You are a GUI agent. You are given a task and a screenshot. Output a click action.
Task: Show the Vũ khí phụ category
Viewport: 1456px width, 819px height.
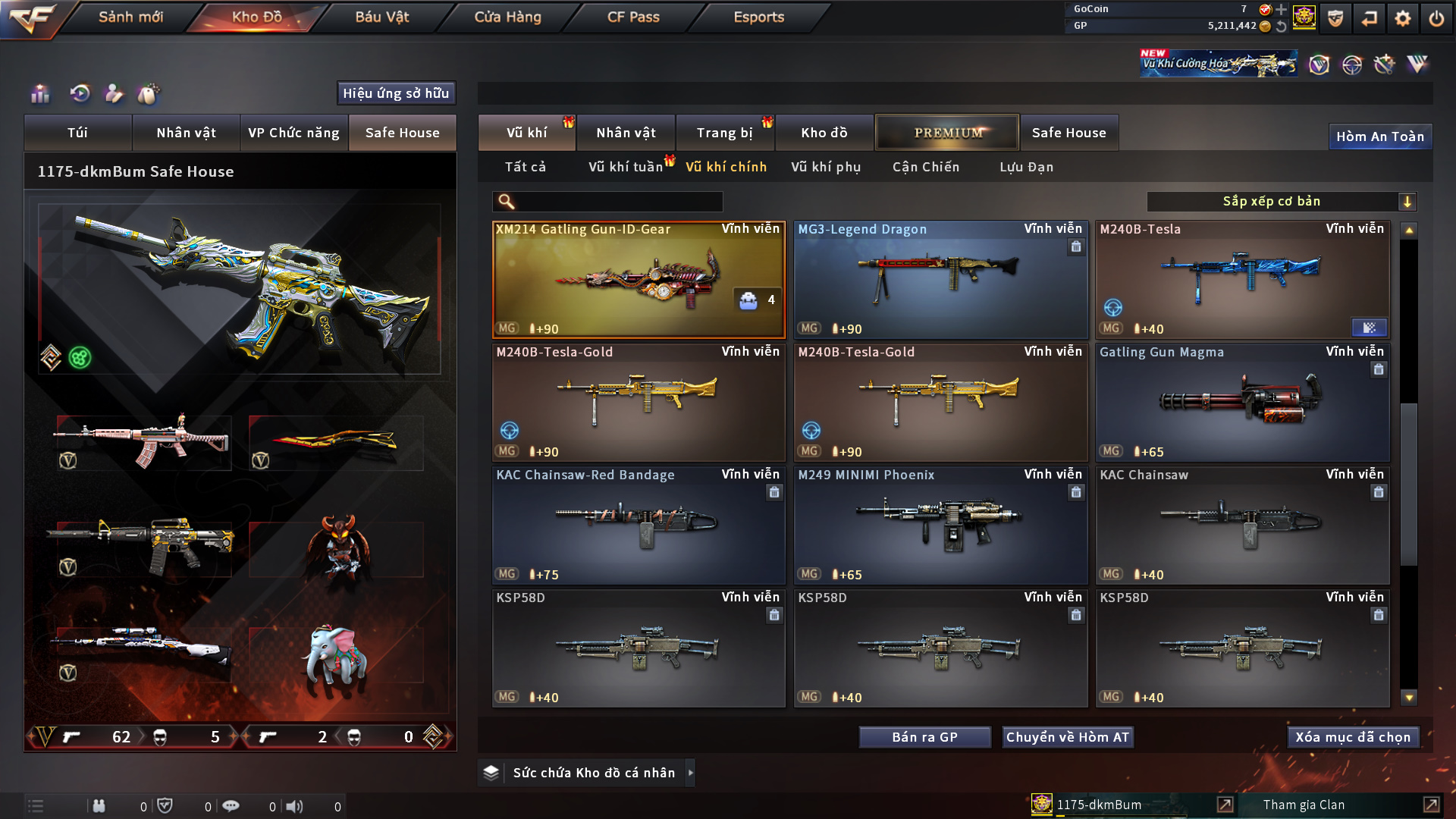click(826, 167)
